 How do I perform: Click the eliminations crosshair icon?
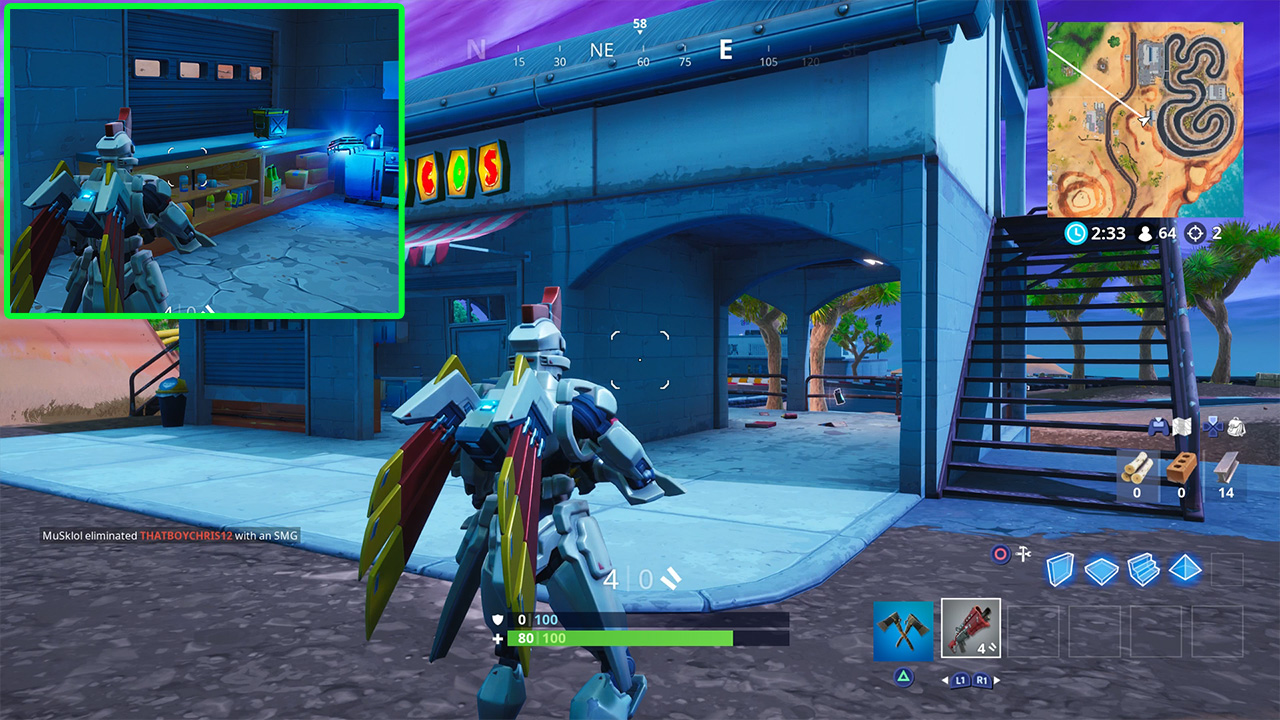[x=1195, y=231]
